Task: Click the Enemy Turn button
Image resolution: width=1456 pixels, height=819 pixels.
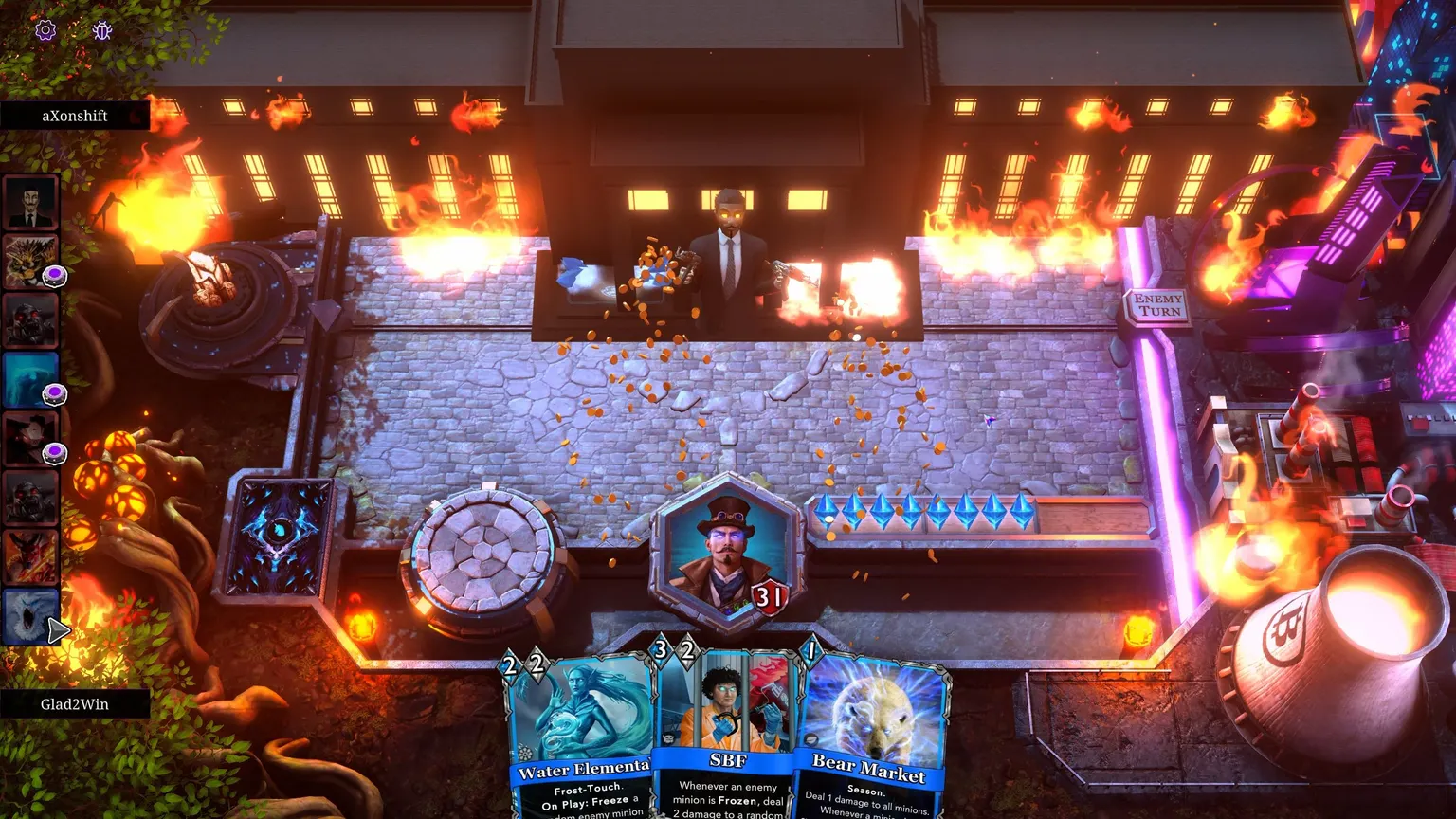Action: point(1157,305)
